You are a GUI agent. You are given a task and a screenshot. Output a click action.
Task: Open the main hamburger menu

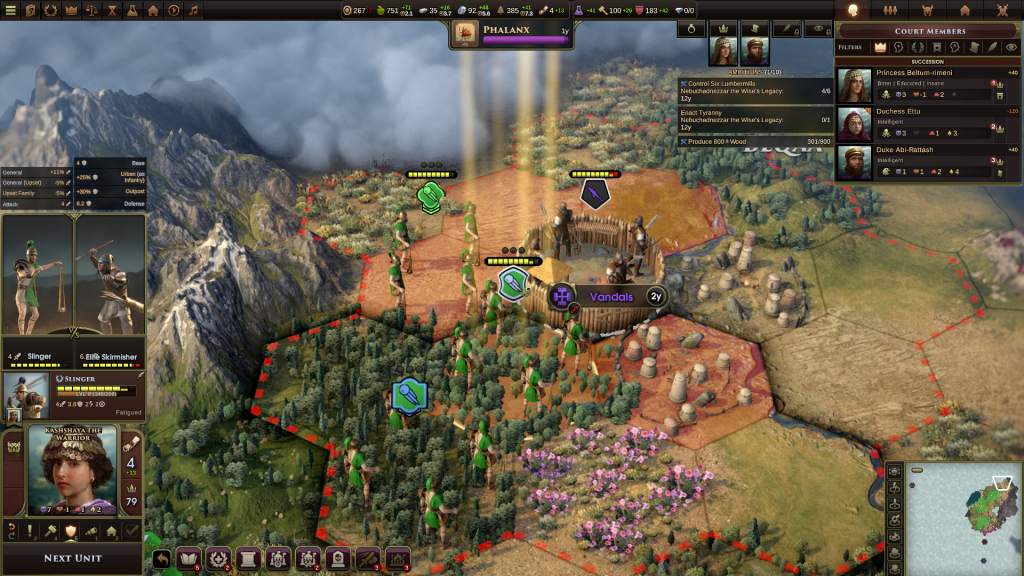pos(11,10)
